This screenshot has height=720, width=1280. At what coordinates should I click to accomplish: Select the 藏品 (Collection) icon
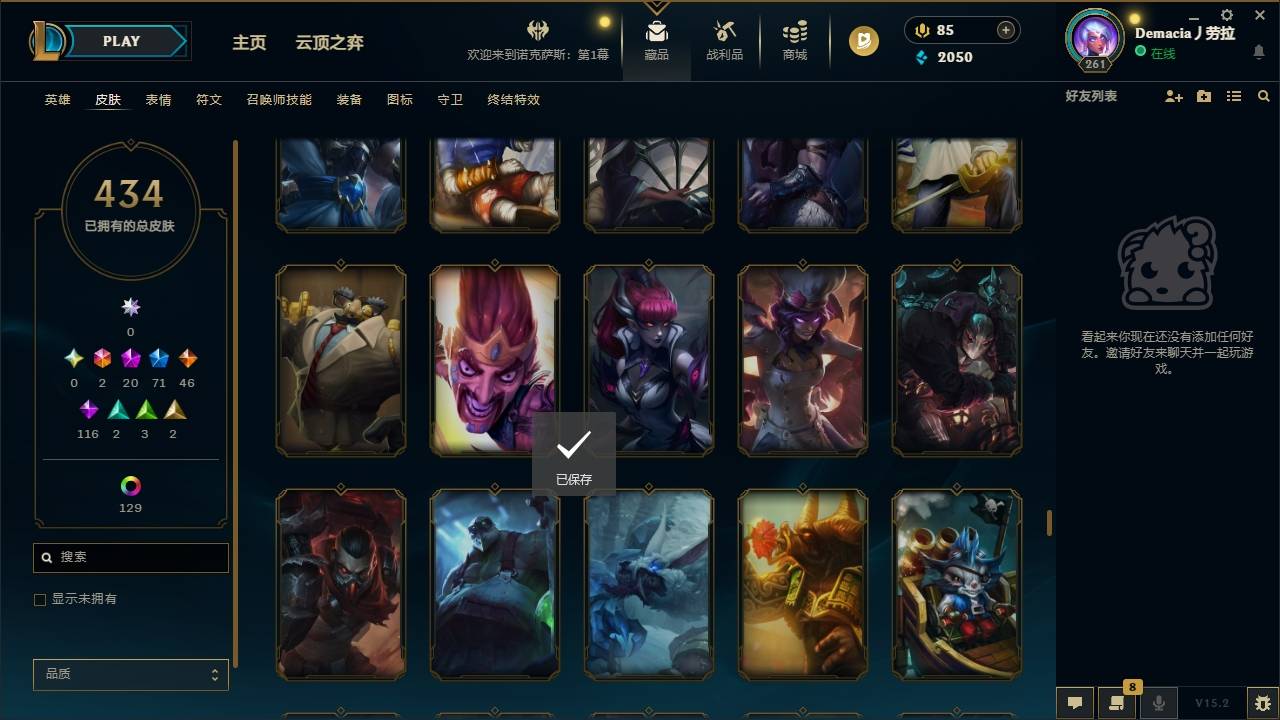click(656, 41)
